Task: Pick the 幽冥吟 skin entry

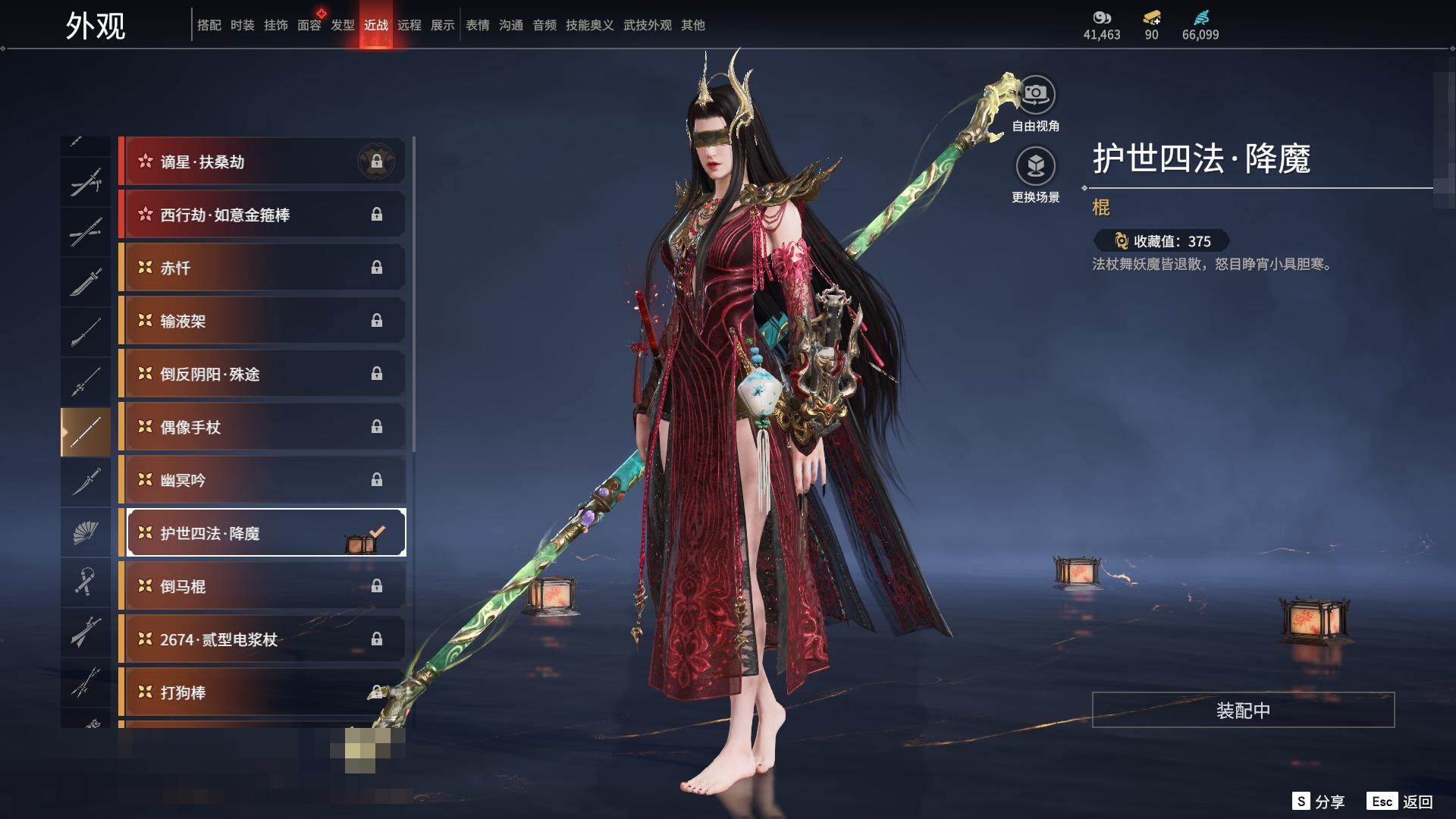Action: 262,480
